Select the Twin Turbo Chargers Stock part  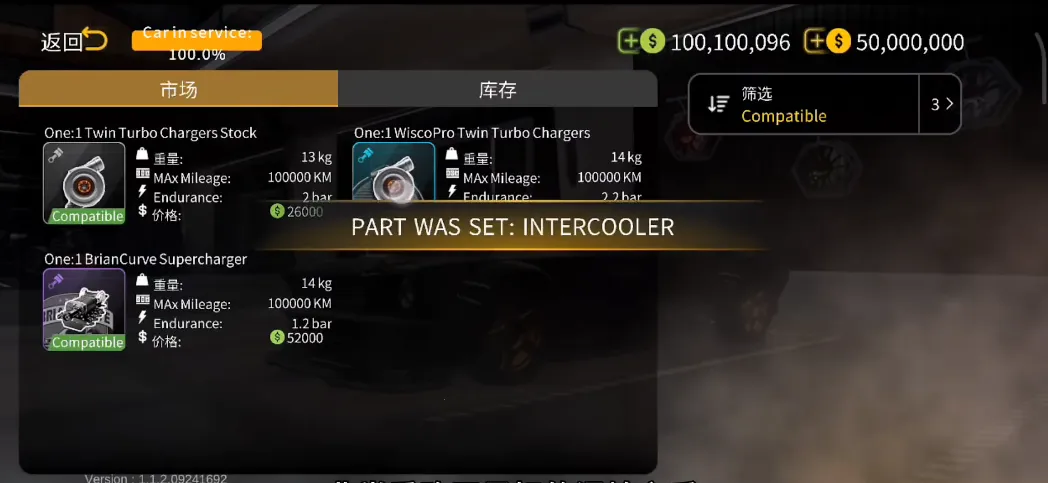point(84,183)
